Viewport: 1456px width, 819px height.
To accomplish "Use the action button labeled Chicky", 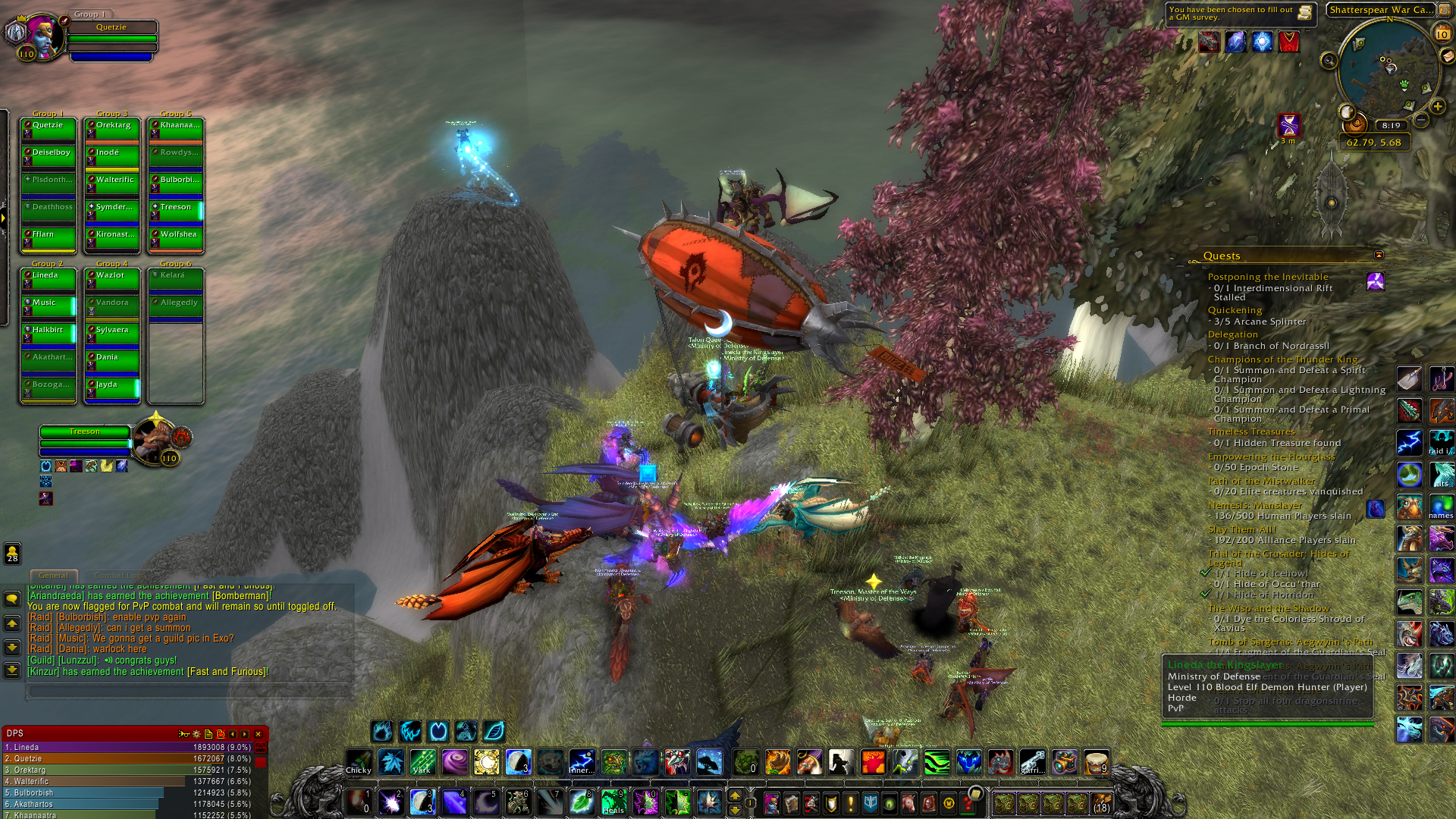I will [359, 762].
